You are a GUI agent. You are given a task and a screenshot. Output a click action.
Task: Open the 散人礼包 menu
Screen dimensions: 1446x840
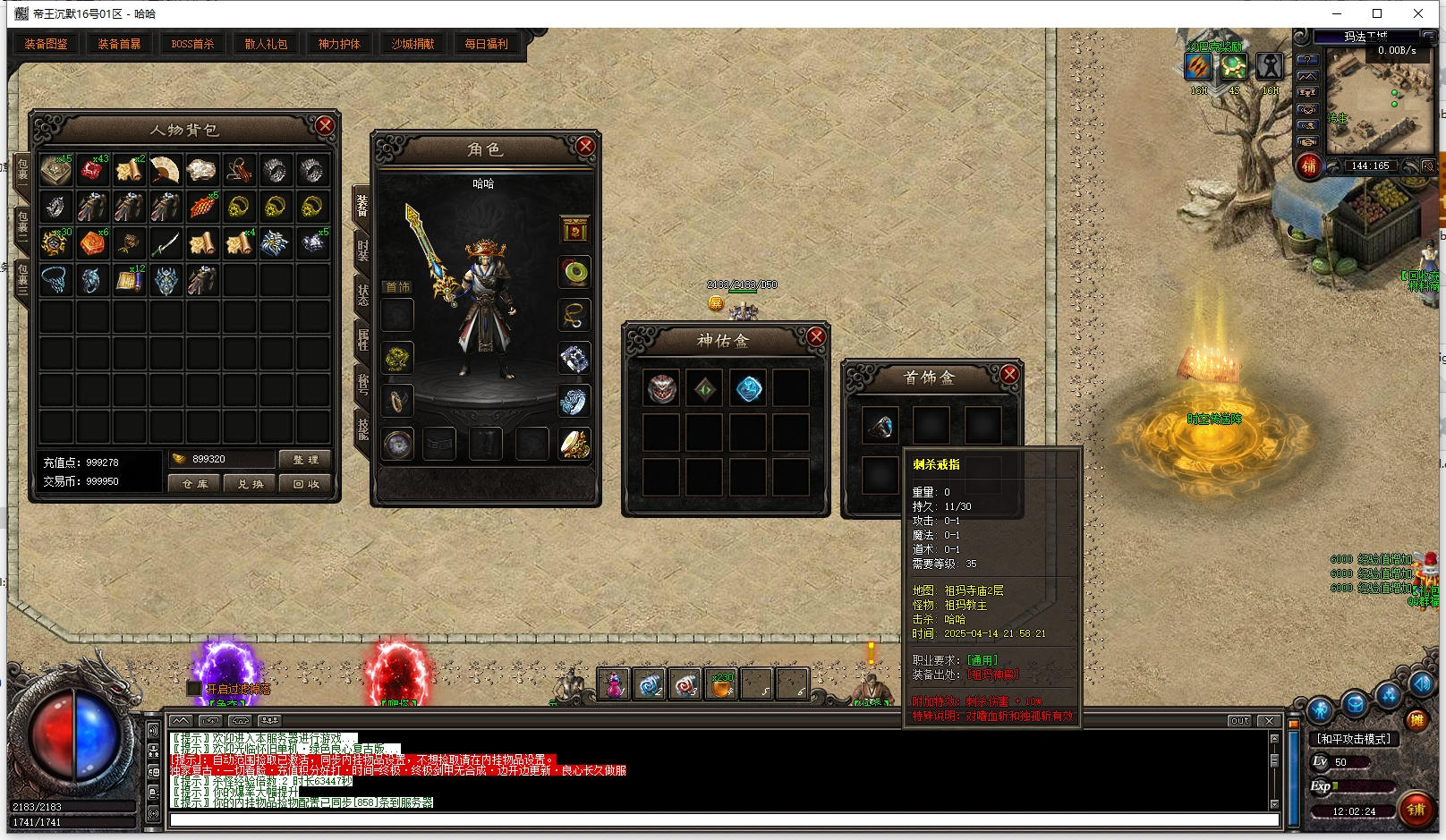266,44
